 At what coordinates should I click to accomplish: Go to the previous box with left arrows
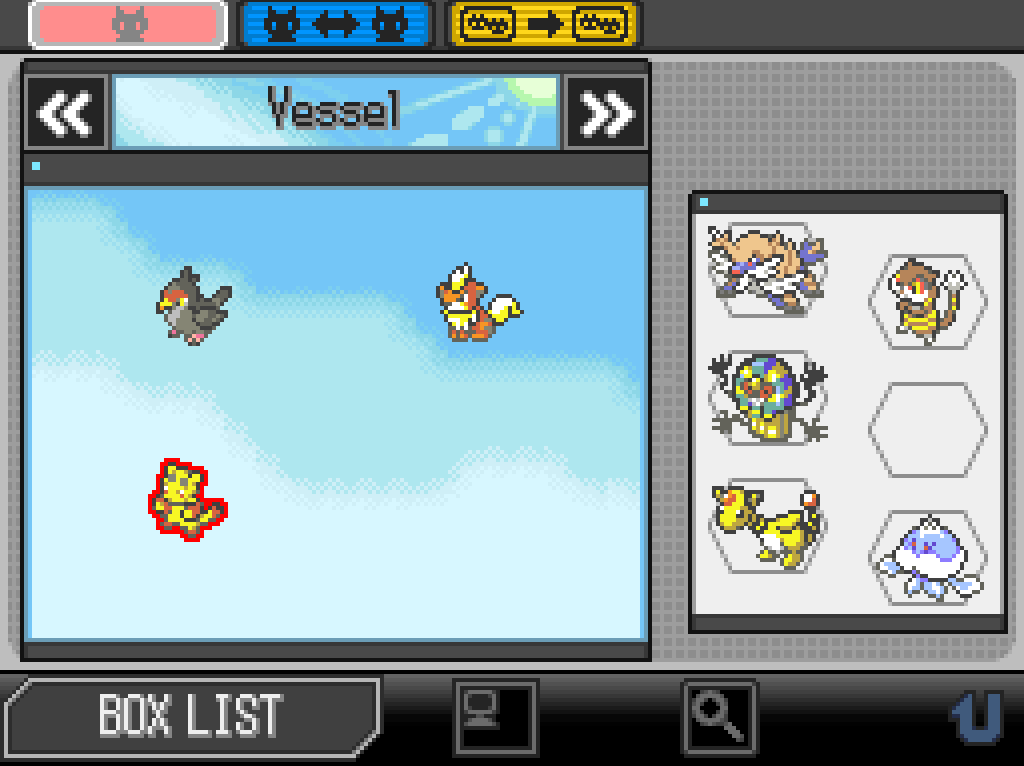pyautogui.click(x=66, y=113)
